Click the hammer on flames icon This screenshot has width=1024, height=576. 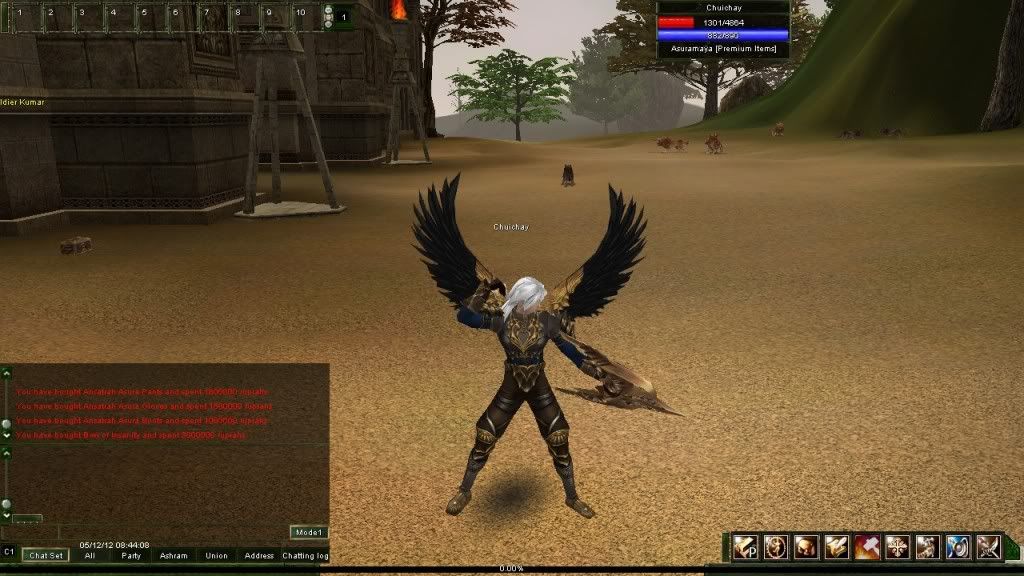pos(867,547)
